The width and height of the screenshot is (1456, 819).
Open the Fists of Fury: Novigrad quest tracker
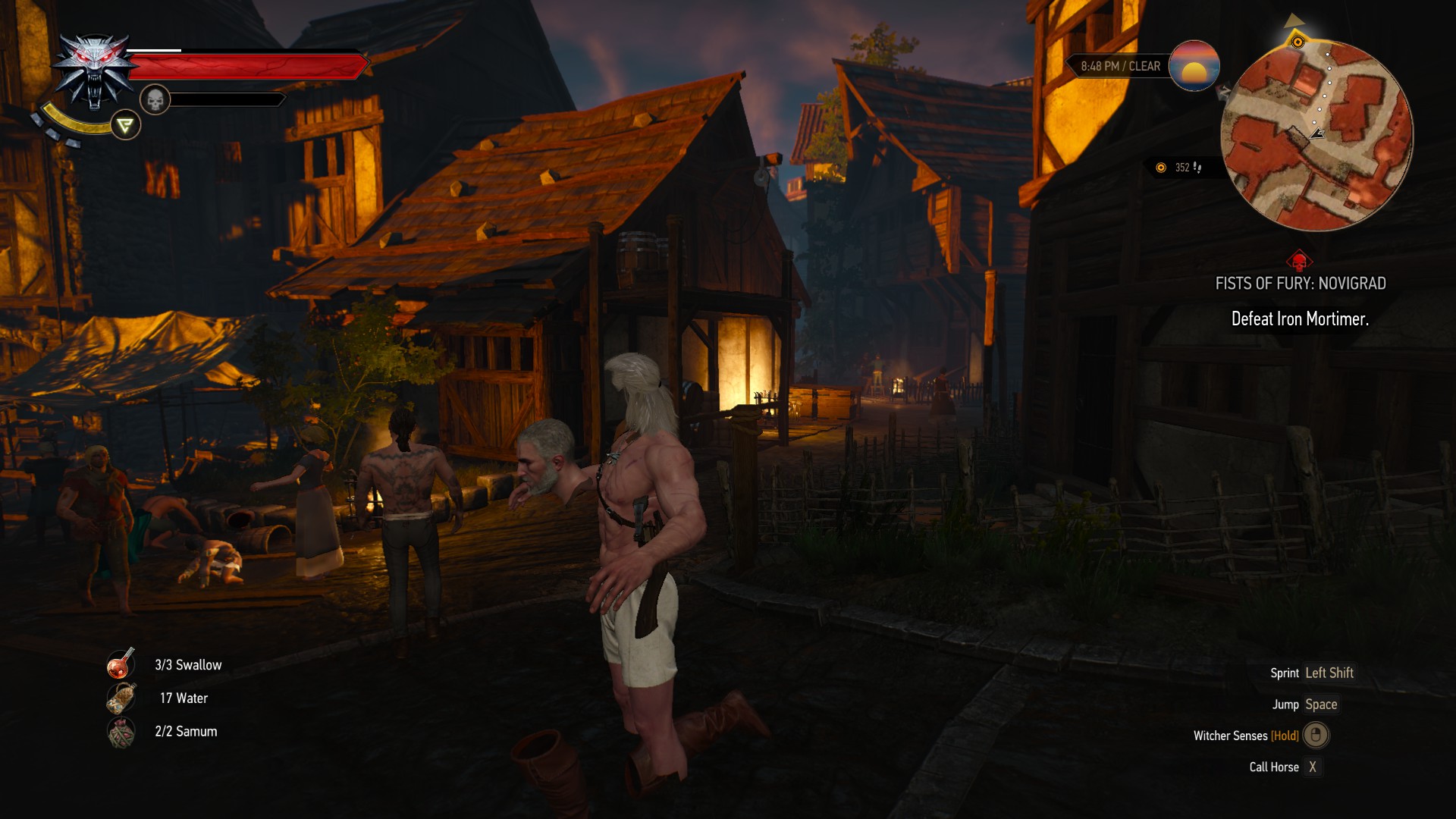[1300, 284]
